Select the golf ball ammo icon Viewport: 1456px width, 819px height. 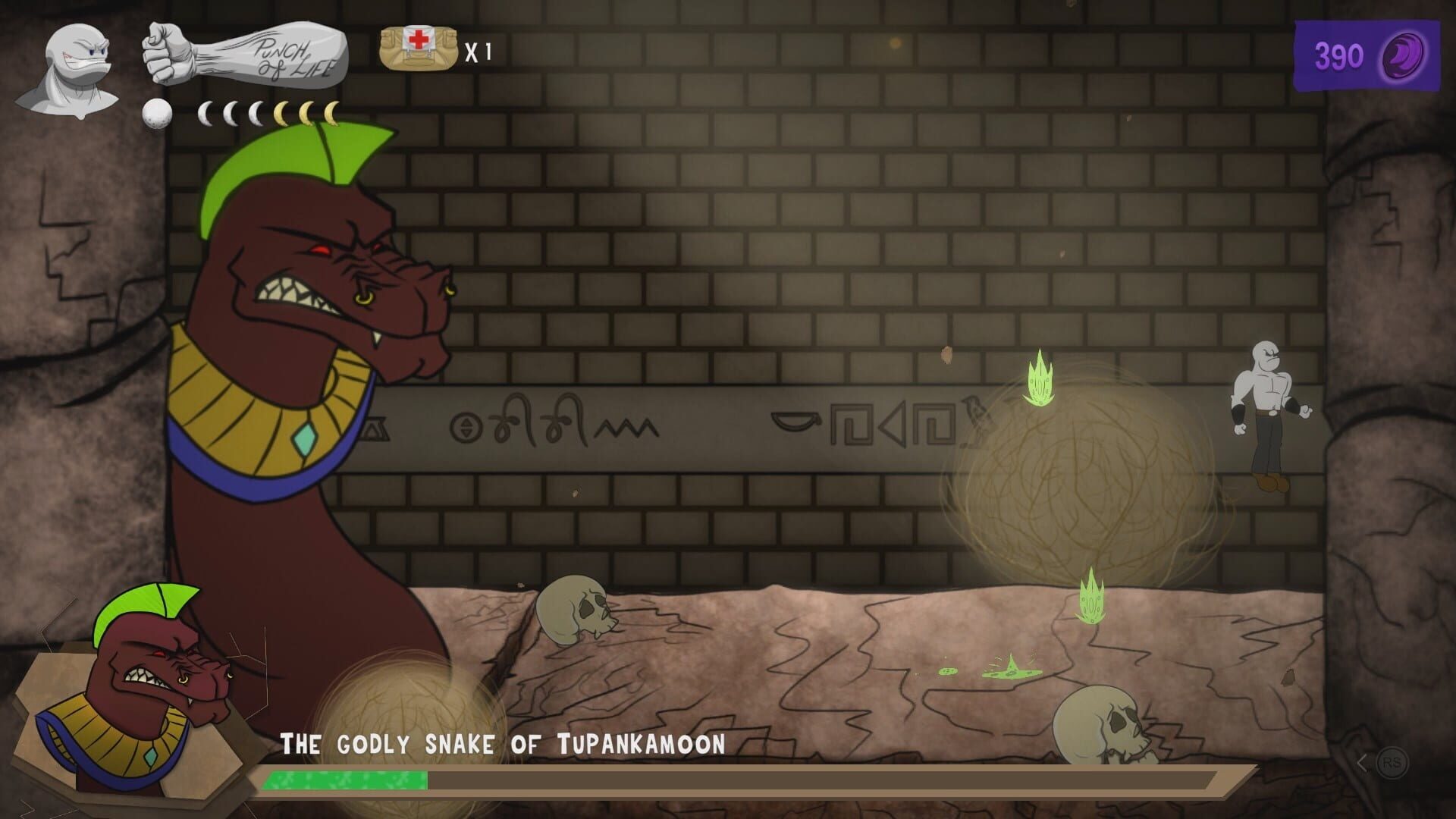[x=155, y=114]
